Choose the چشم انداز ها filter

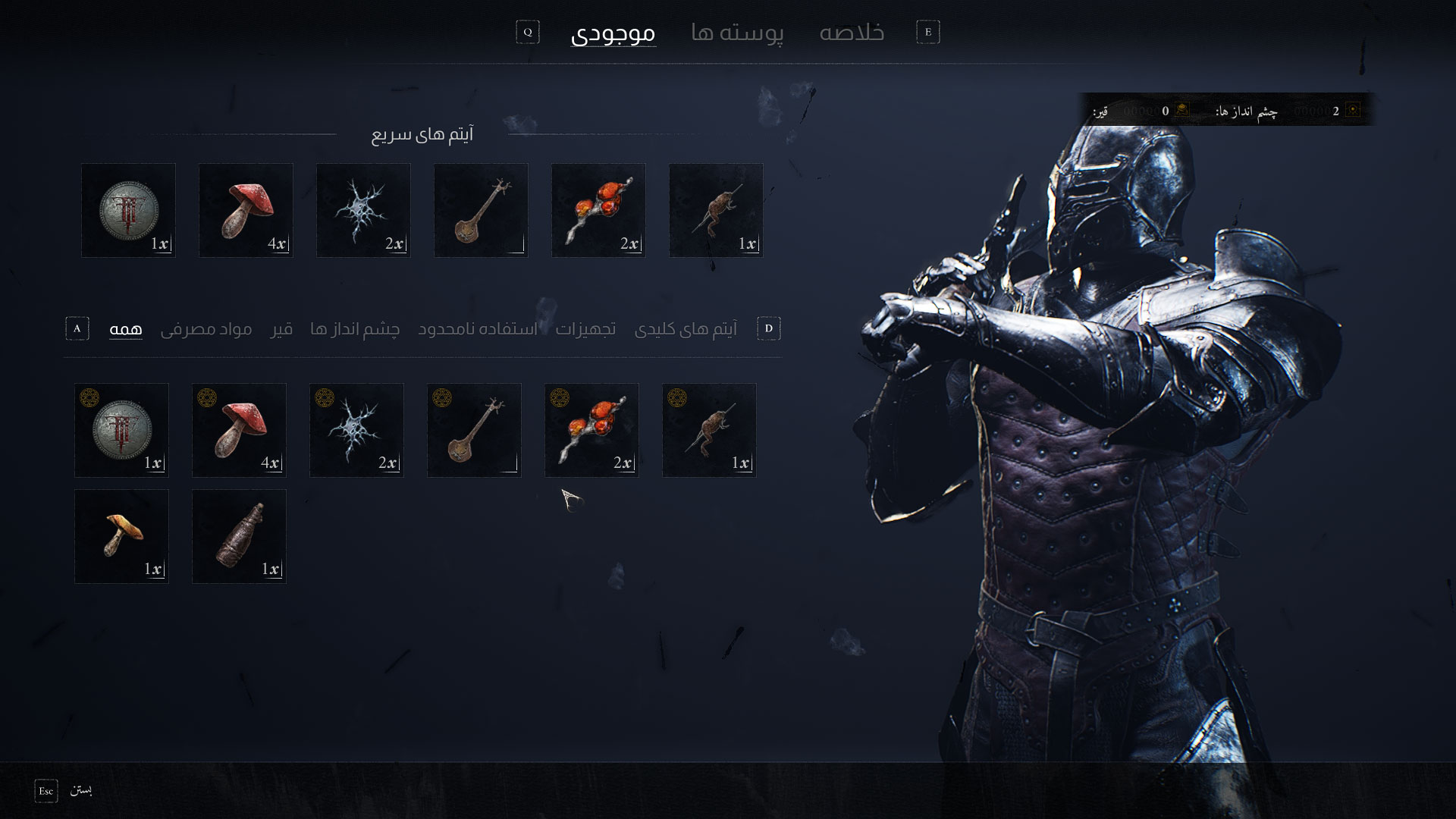[355, 329]
